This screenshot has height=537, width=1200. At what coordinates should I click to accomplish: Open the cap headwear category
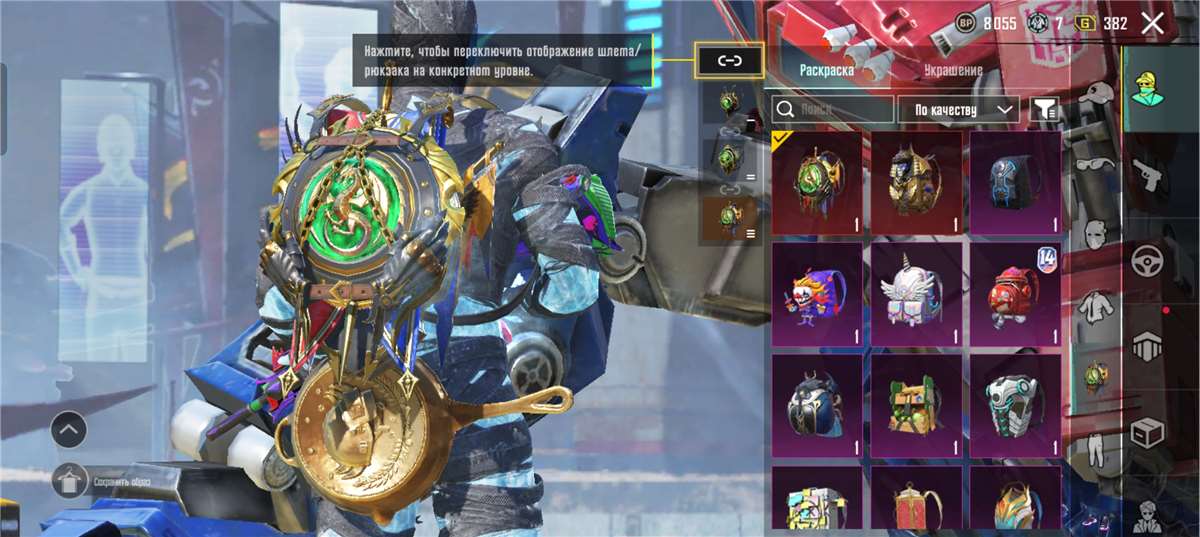[1097, 95]
